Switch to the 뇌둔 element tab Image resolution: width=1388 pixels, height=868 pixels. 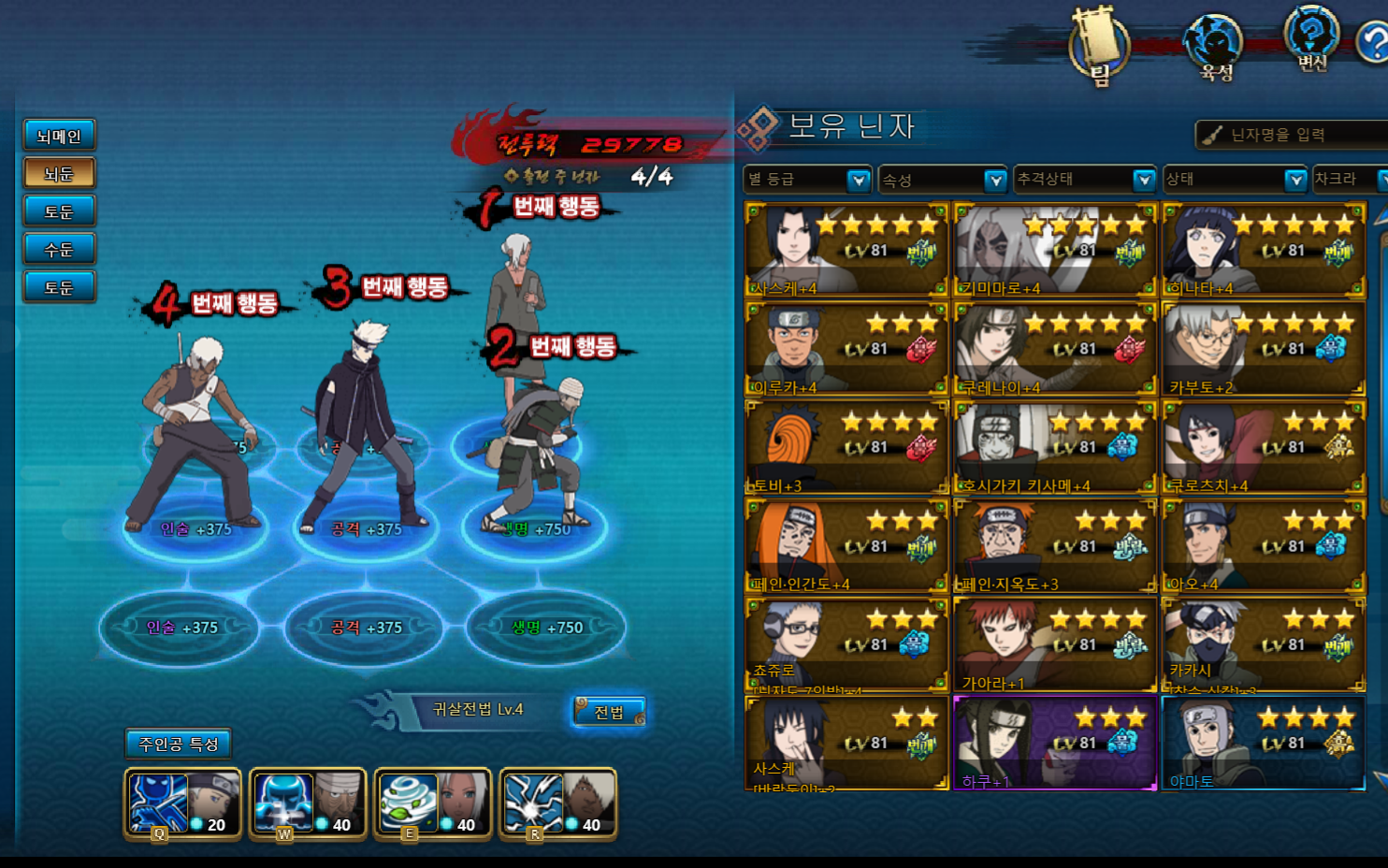coord(59,173)
